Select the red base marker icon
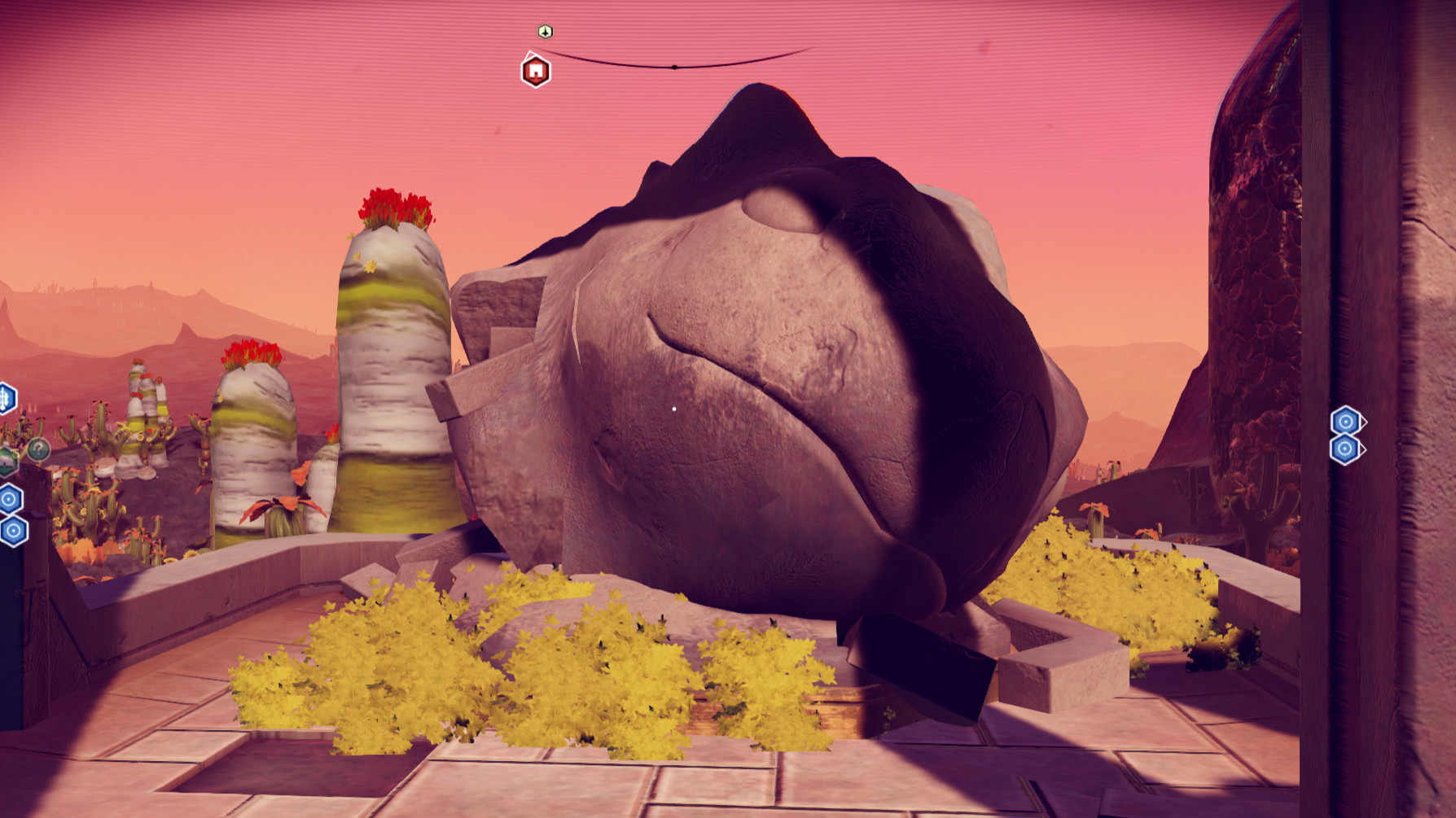Image resolution: width=1456 pixels, height=818 pixels. point(535,71)
